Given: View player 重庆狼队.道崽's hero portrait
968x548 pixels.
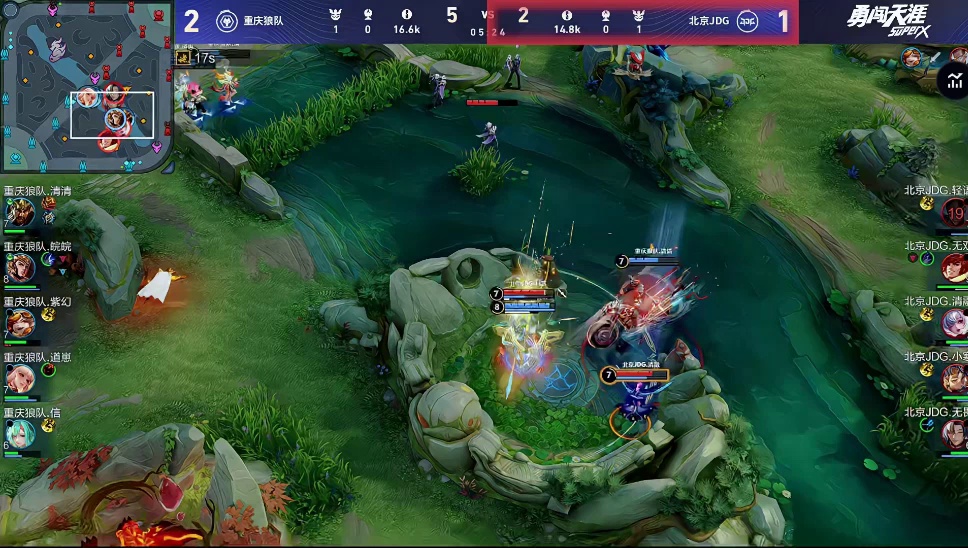Looking at the screenshot, I should 22,378.
